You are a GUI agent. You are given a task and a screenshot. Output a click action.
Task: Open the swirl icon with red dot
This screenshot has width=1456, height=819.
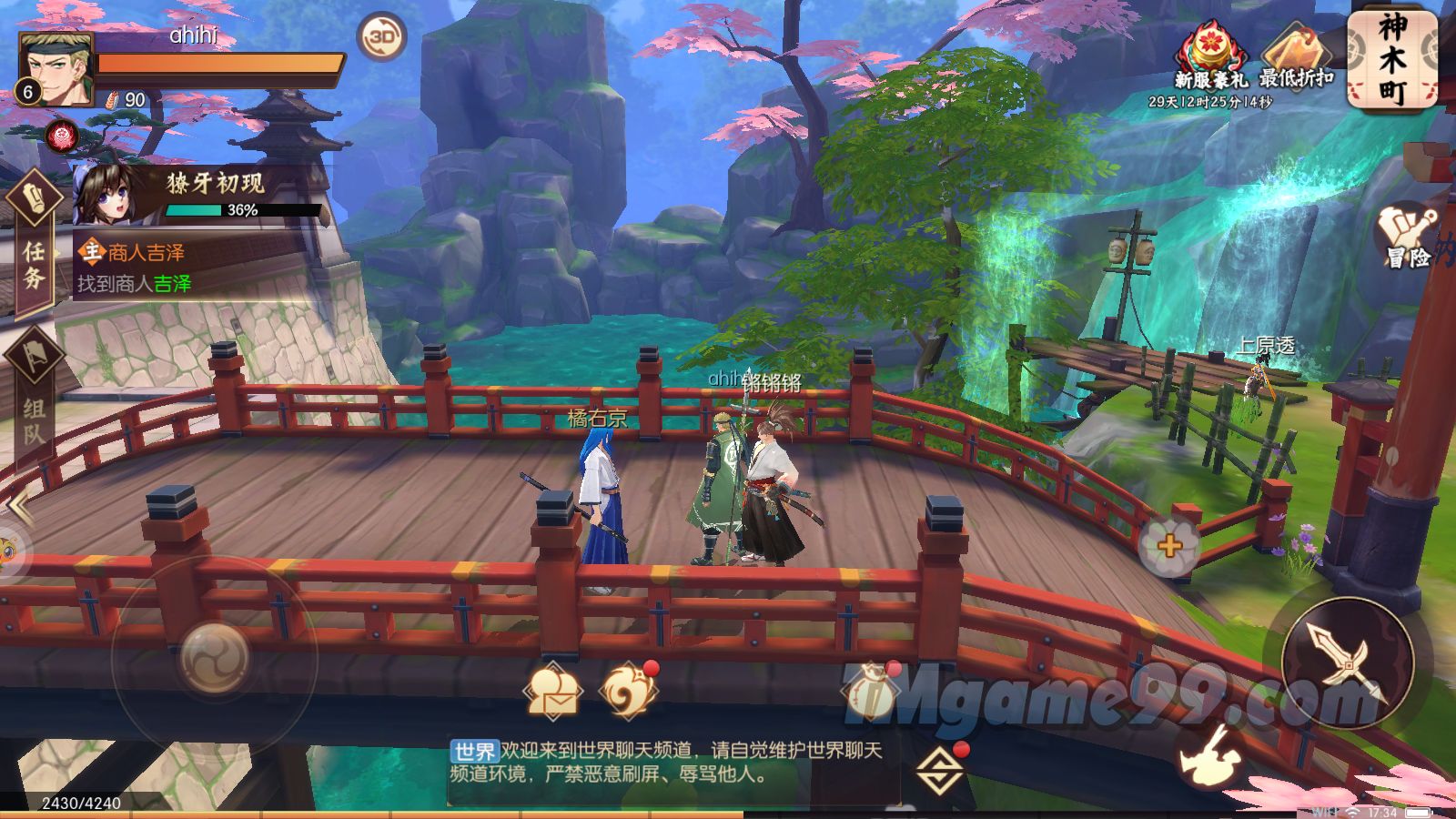[x=626, y=692]
